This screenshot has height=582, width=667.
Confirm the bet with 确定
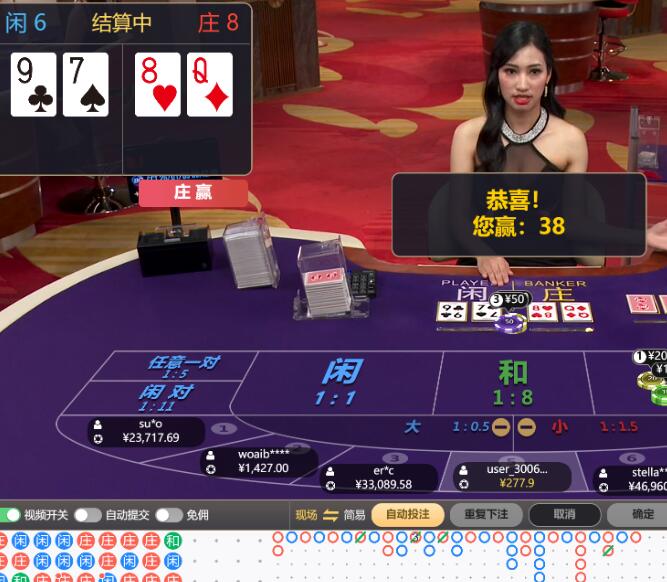(642, 515)
